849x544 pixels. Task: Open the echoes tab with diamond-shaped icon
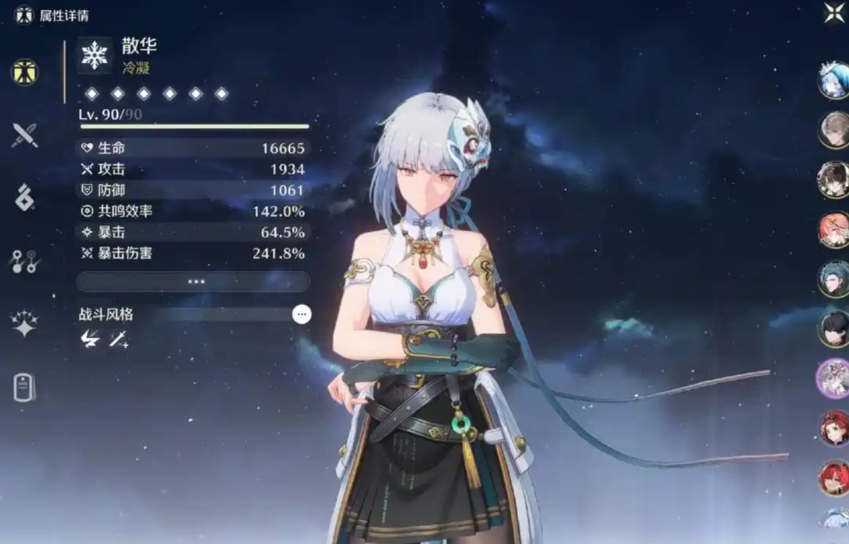click(x=24, y=198)
